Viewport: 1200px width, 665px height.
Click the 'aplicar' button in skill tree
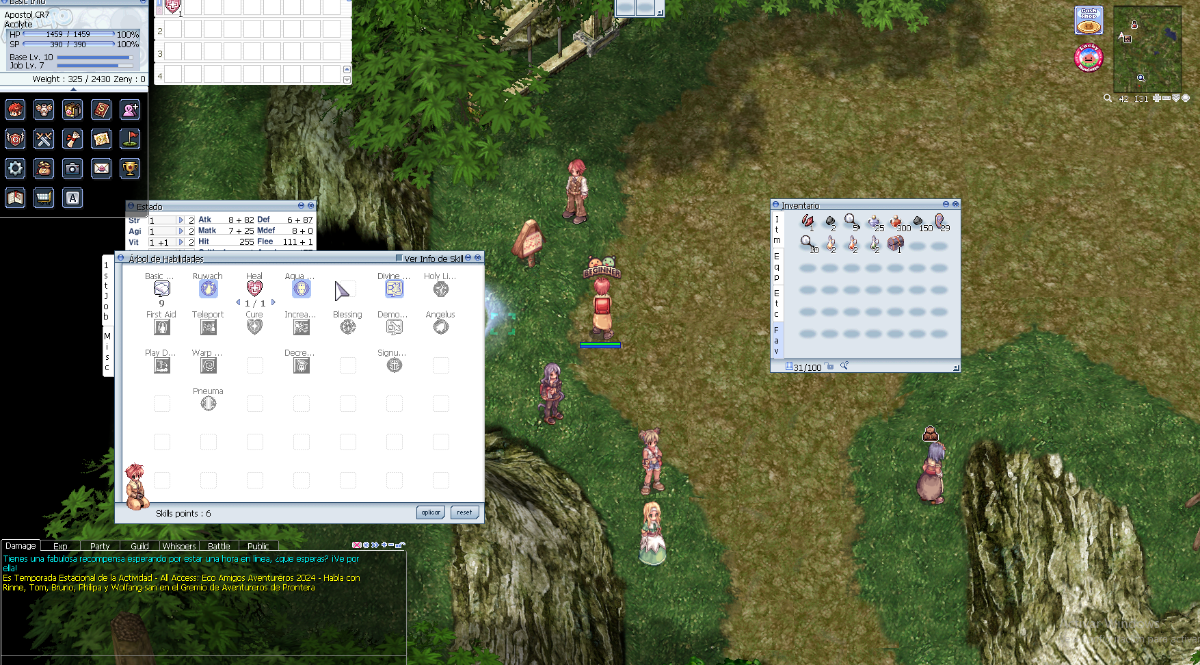pos(430,512)
